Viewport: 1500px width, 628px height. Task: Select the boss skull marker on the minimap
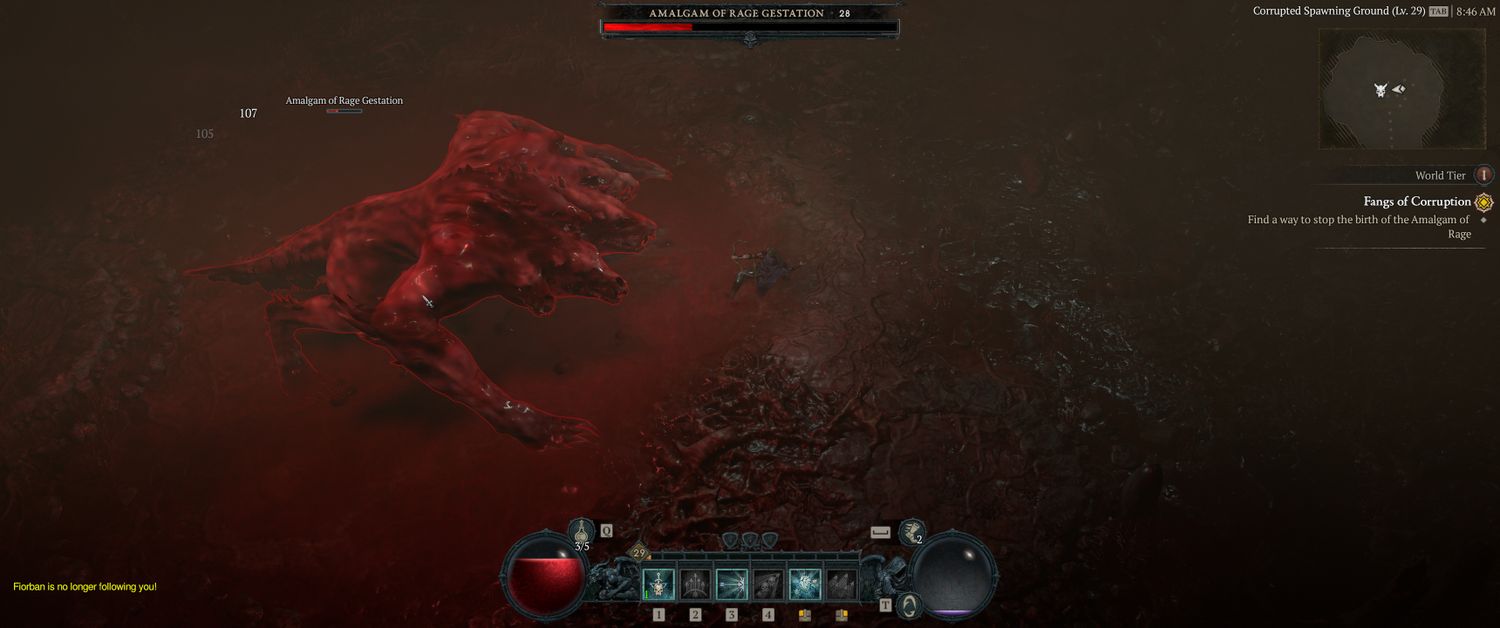pos(1381,90)
